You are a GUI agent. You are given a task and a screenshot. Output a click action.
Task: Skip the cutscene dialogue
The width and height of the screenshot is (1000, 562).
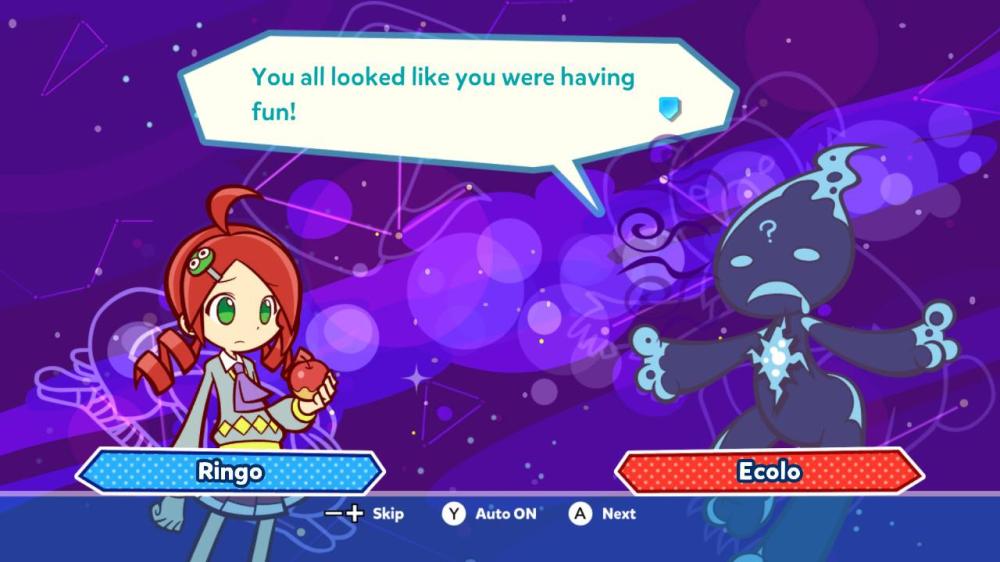(x=366, y=514)
